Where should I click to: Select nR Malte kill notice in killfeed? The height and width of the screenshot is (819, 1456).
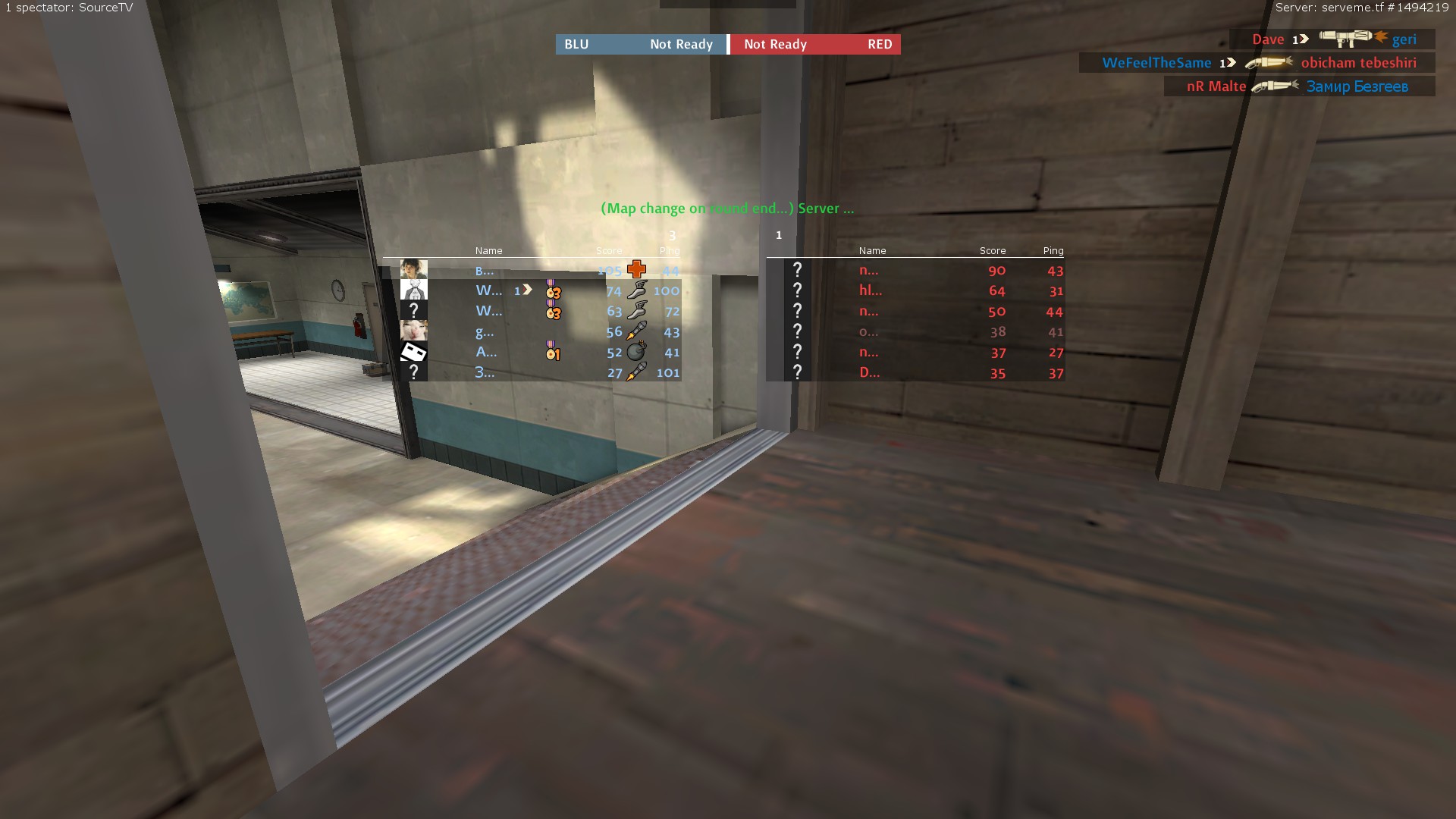tap(1299, 86)
